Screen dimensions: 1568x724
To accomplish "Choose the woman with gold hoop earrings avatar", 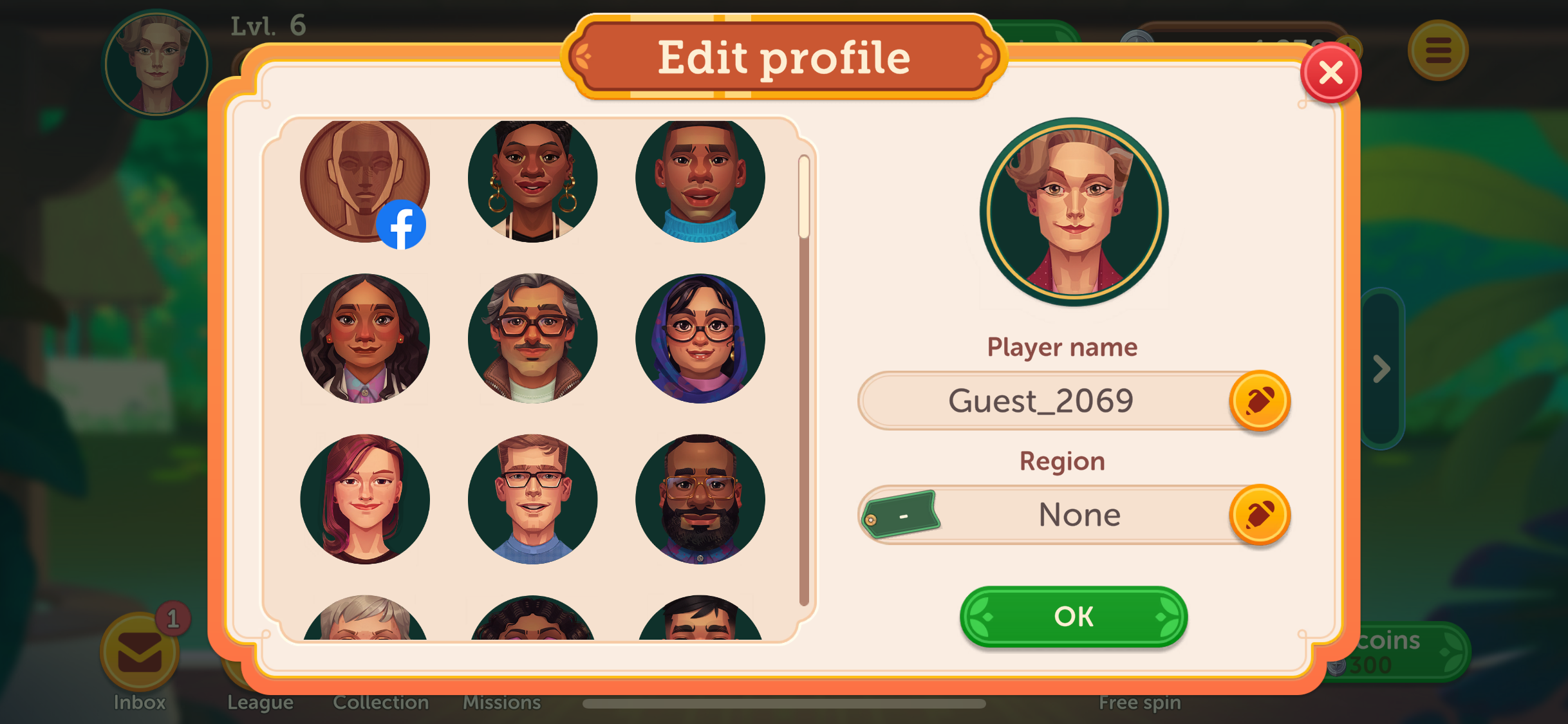I will tap(532, 180).
